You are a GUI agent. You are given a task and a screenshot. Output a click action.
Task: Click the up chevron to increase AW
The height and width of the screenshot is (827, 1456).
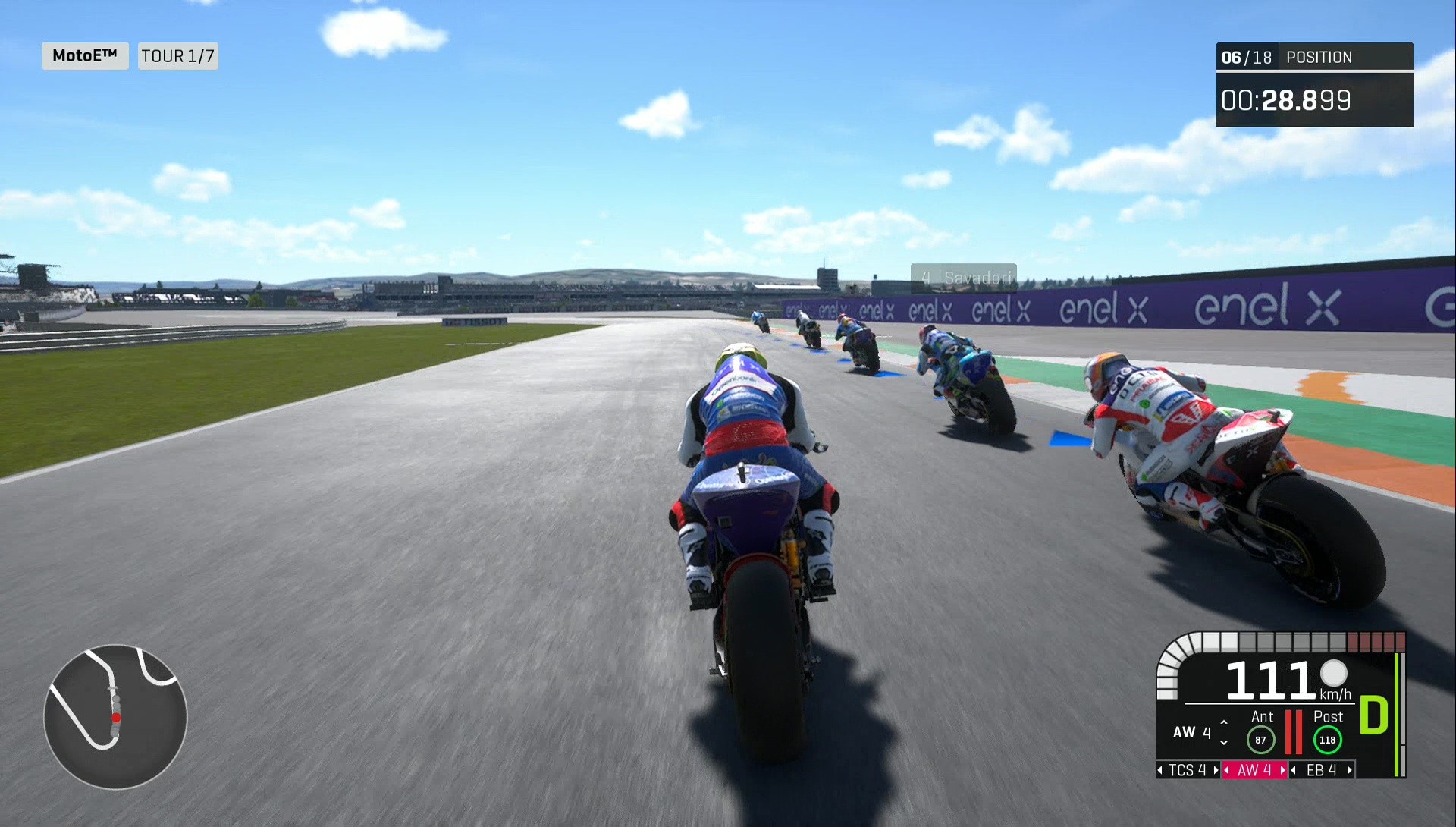pyautogui.click(x=1224, y=722)
